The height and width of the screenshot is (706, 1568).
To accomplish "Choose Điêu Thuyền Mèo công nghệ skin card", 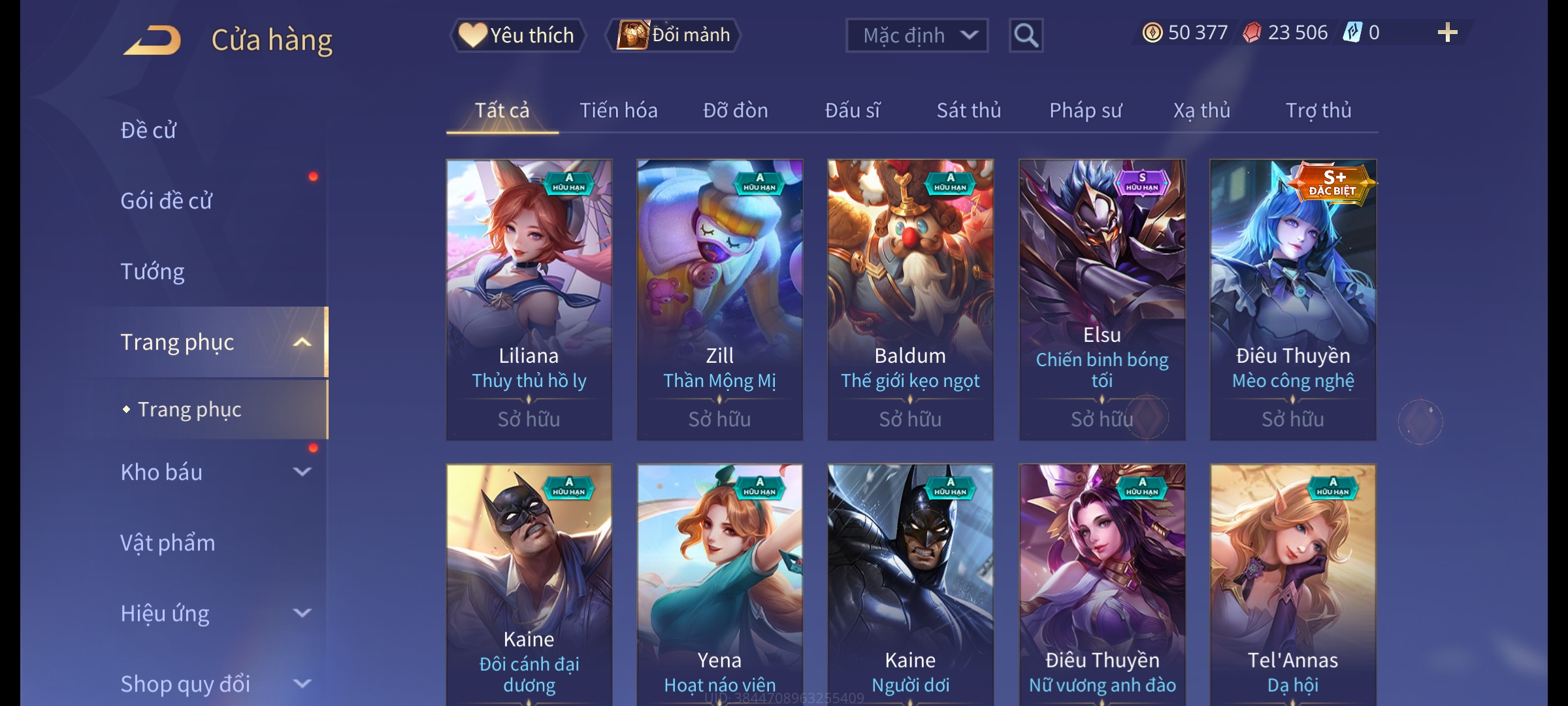I will (1293, 299).
